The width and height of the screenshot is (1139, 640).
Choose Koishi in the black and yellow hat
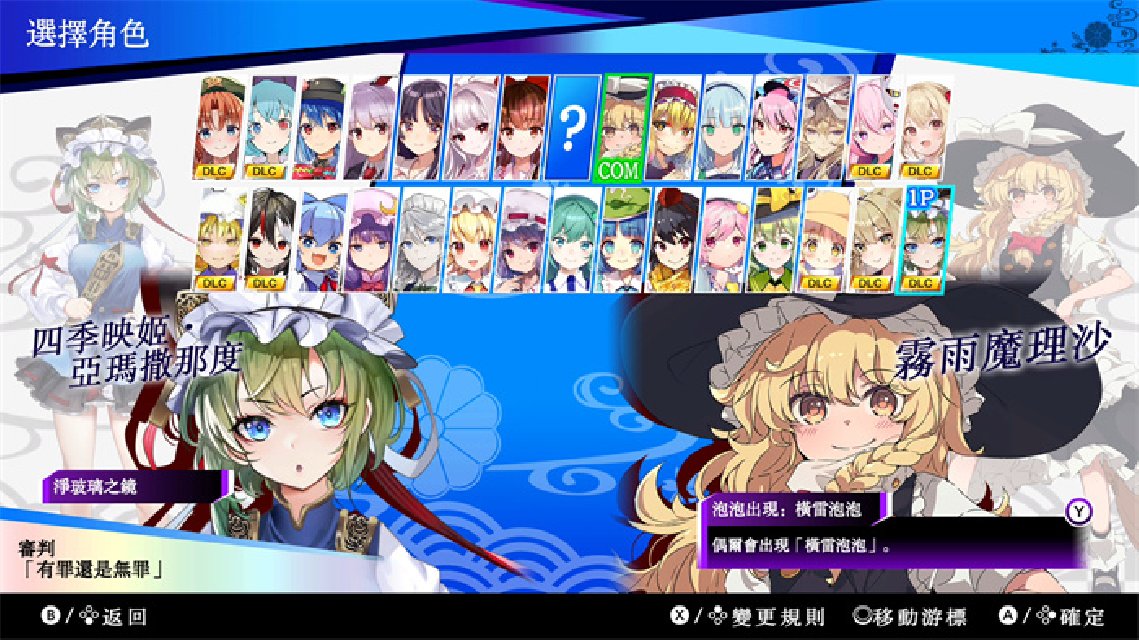771,240
